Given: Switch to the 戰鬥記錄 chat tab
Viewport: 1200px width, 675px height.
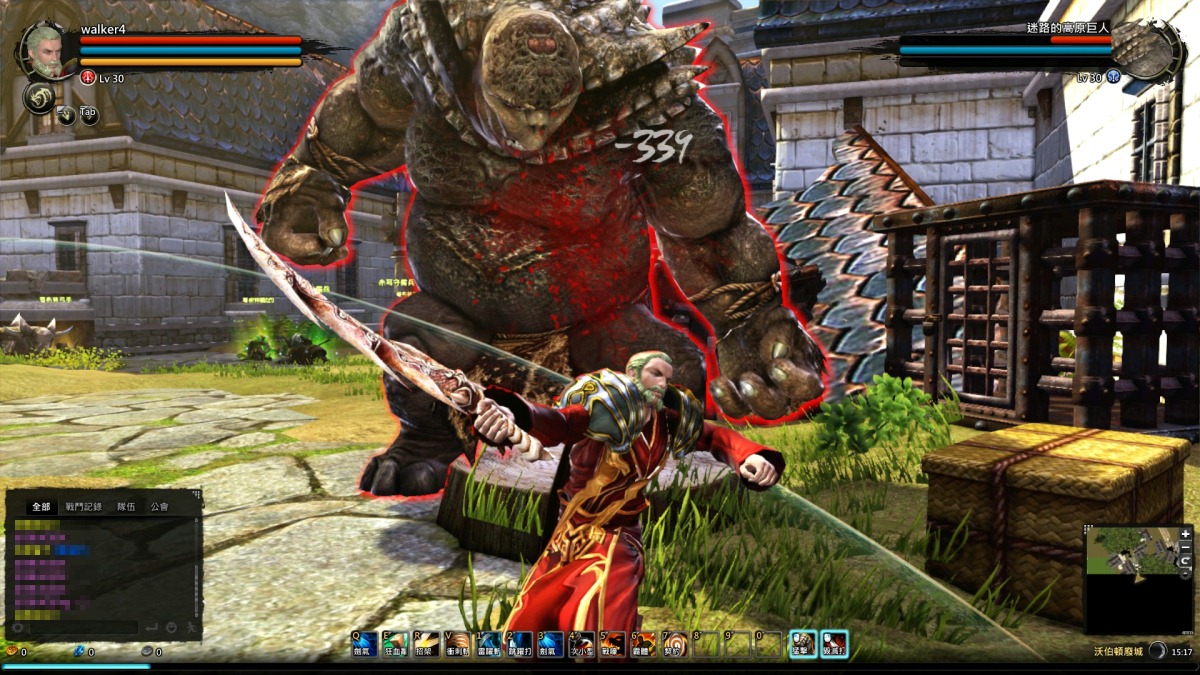Looking at the screenshot, I should click(84, 507).
